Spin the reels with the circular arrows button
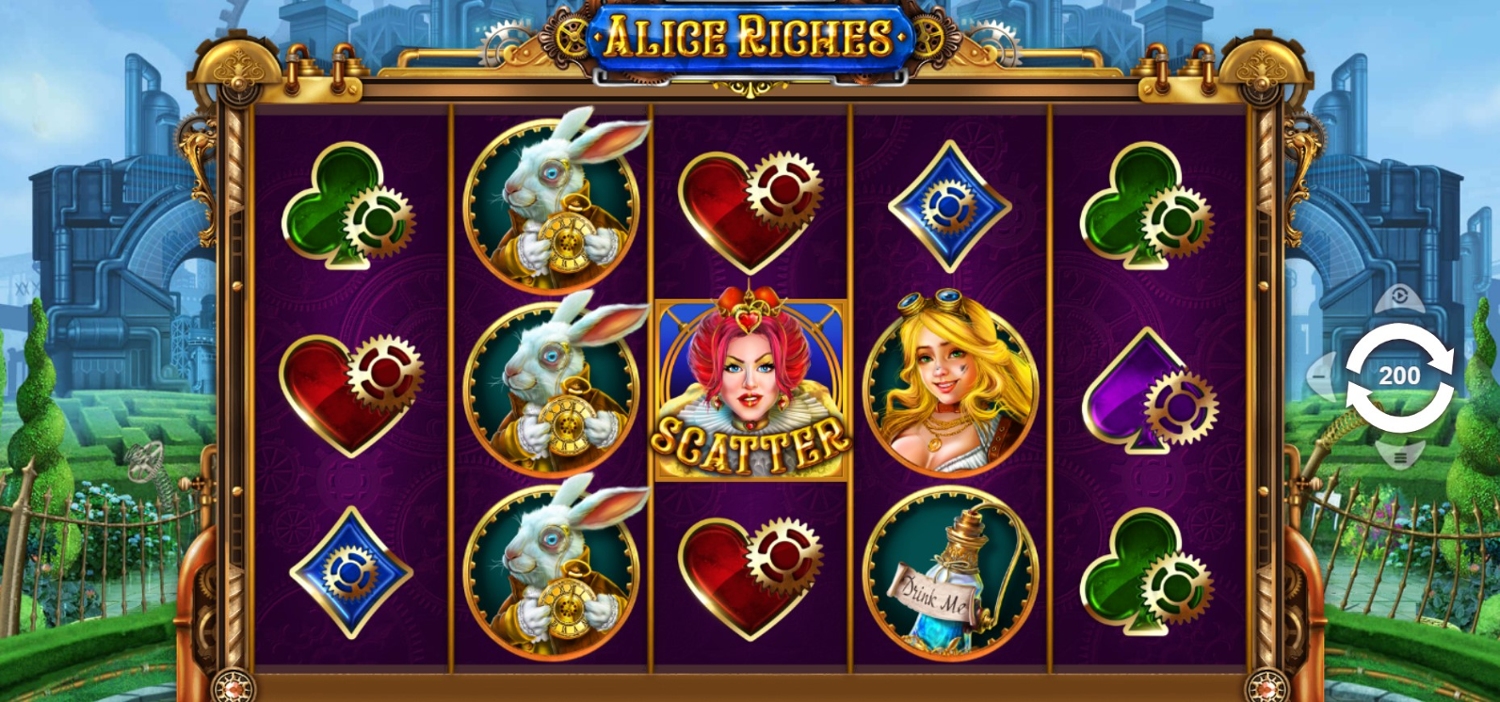Viewport: 1500px width, 702px height. (1399, 377)
